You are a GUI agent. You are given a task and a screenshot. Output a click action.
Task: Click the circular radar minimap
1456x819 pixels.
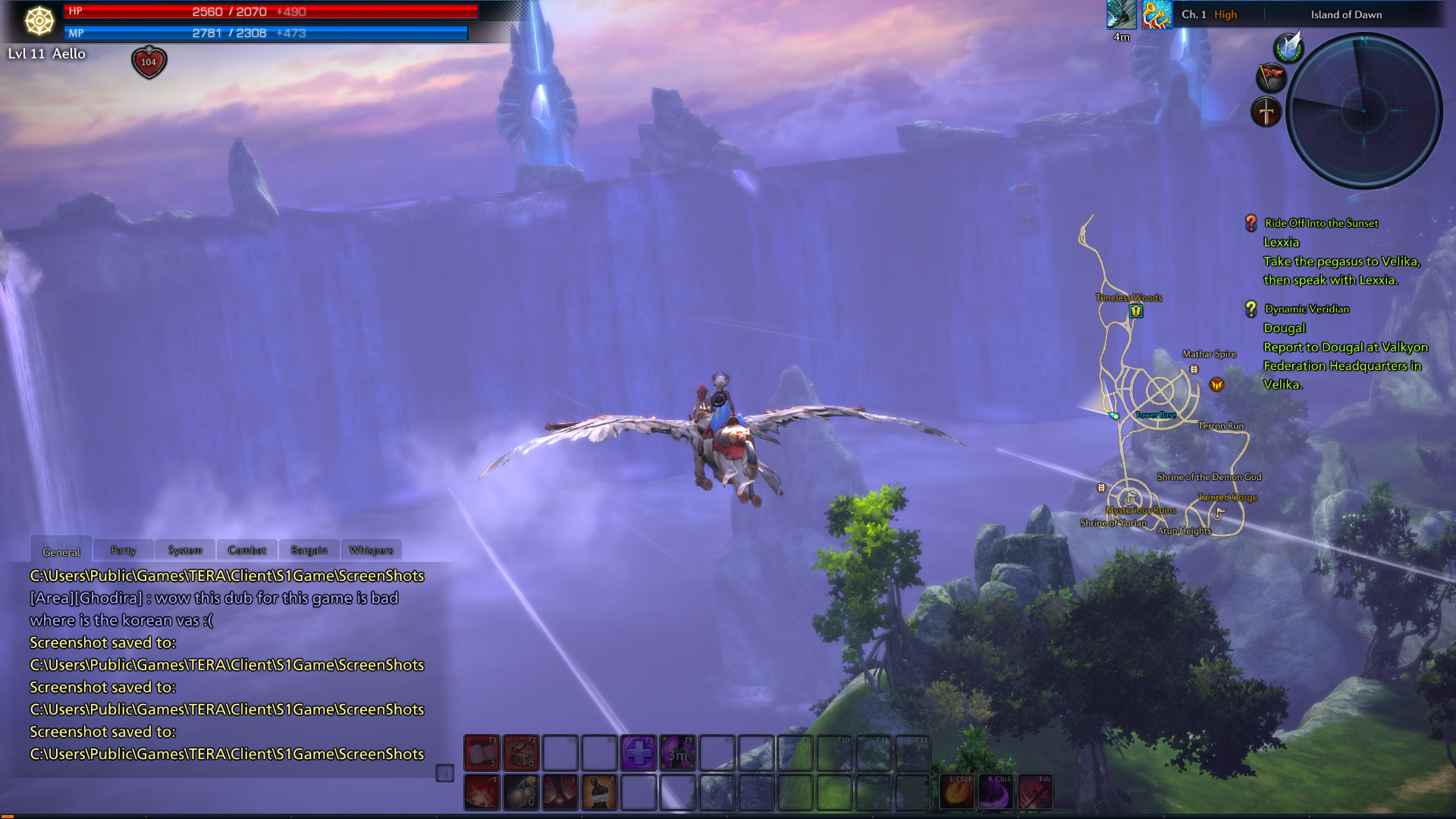tap(1364, 111)
